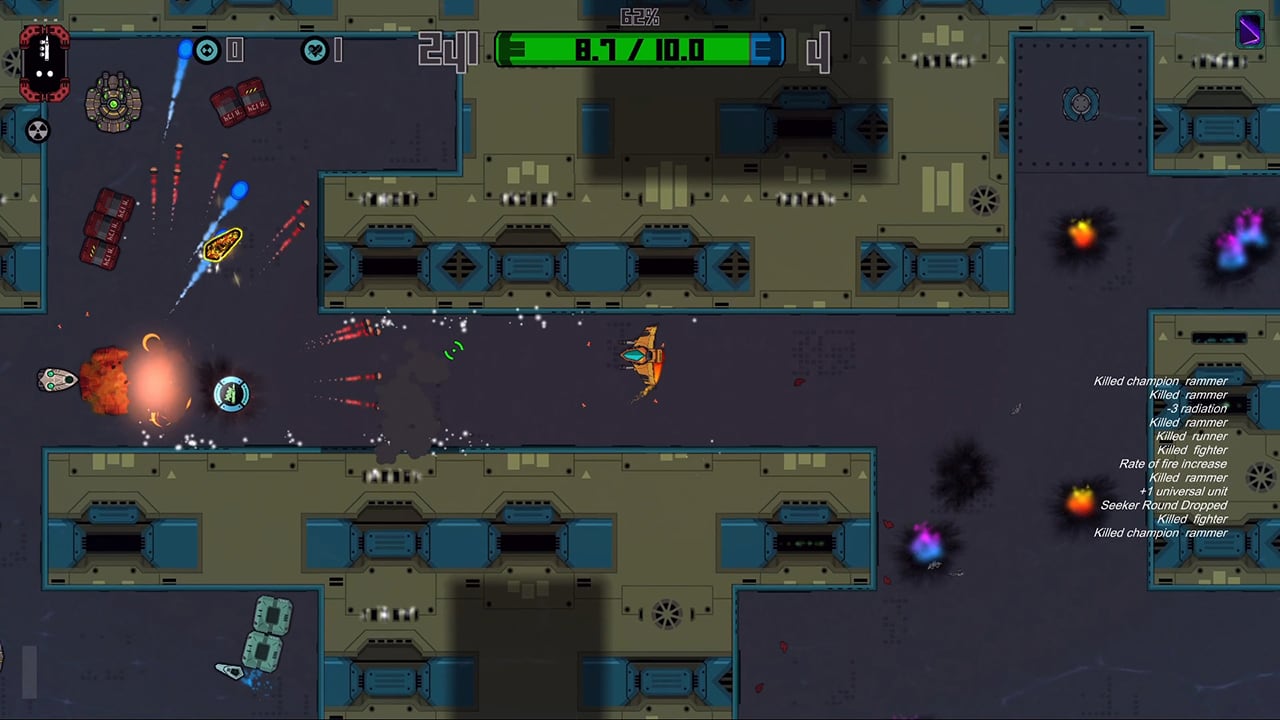Select the blue shield pickup near the explosion
The width and height of the screenshot is (1280, 720).
coord(231,394)
